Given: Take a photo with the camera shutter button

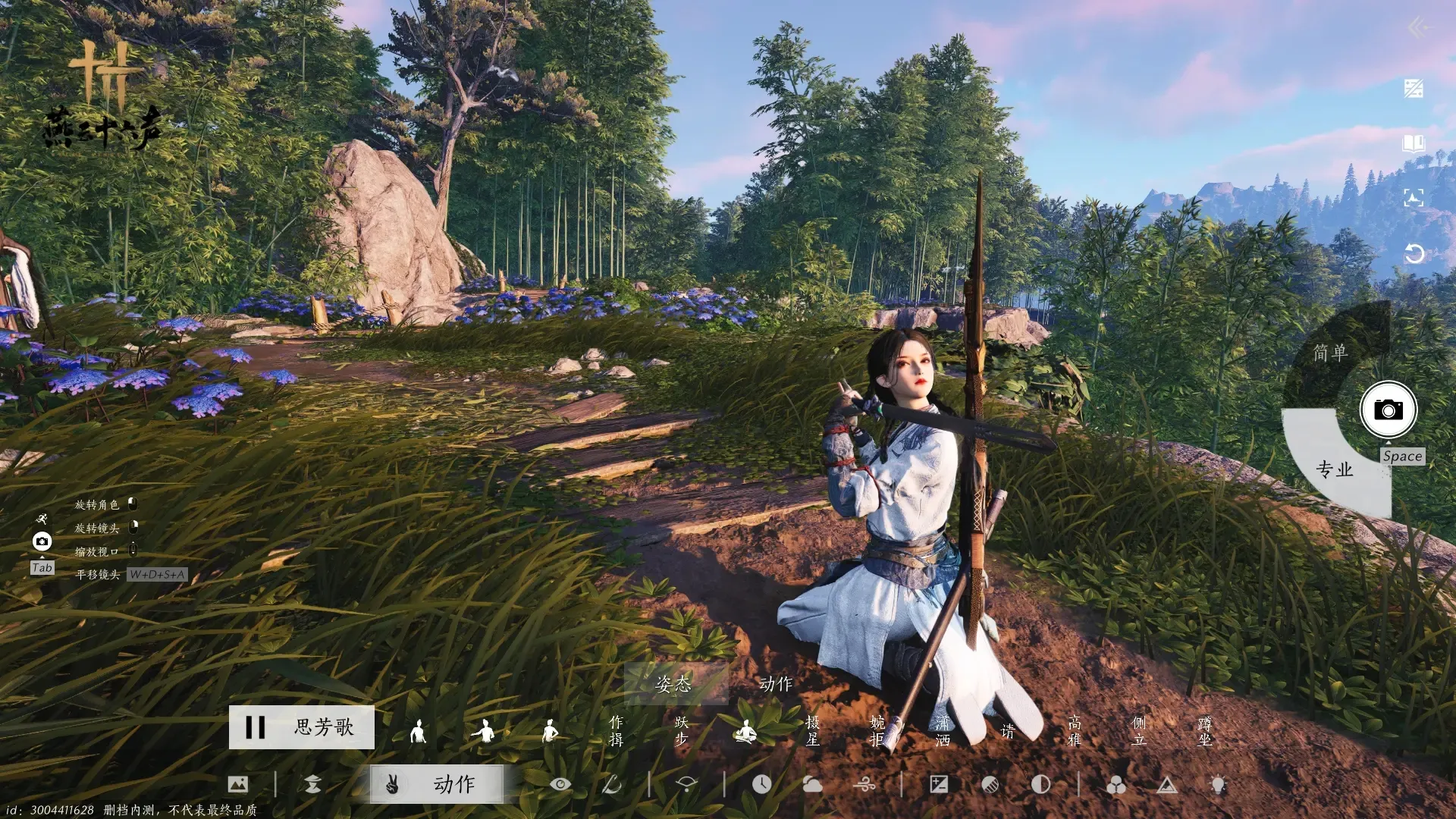Looking at the screenshot, I should (x=1388, y=409).
